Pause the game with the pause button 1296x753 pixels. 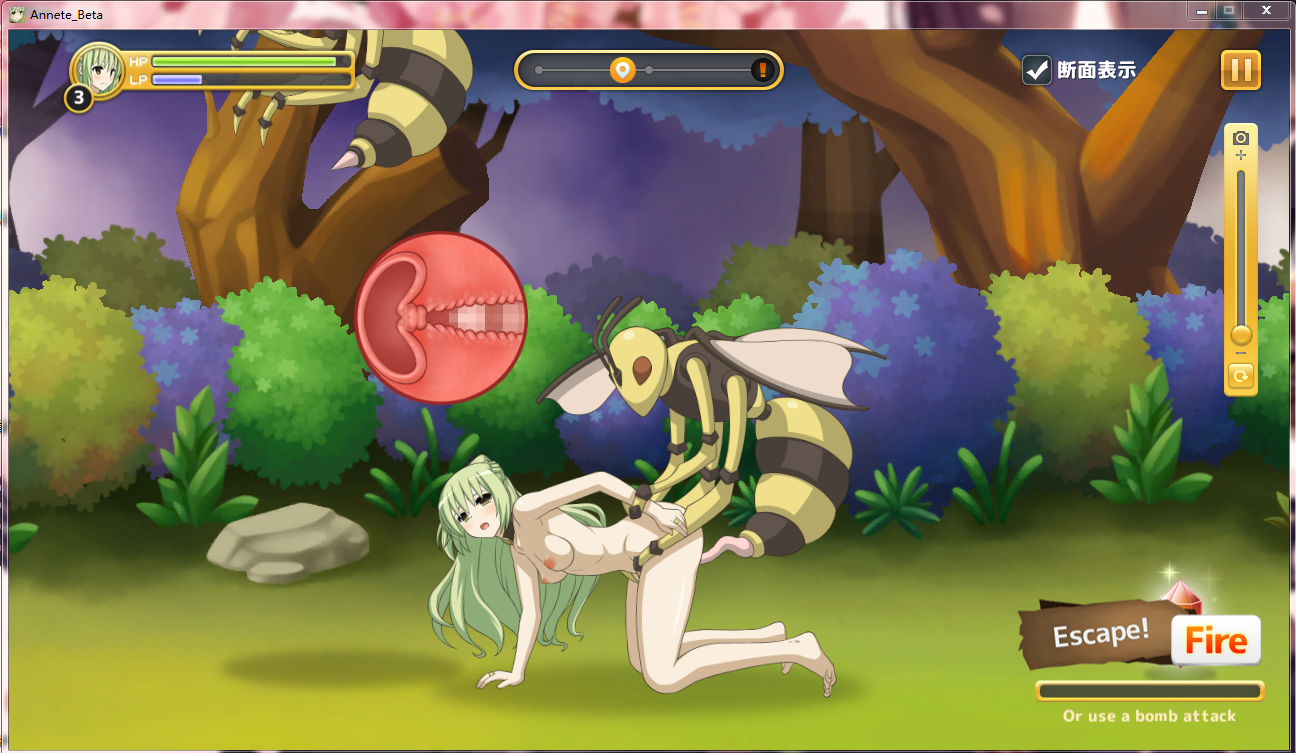click(x=1240, y=71)
